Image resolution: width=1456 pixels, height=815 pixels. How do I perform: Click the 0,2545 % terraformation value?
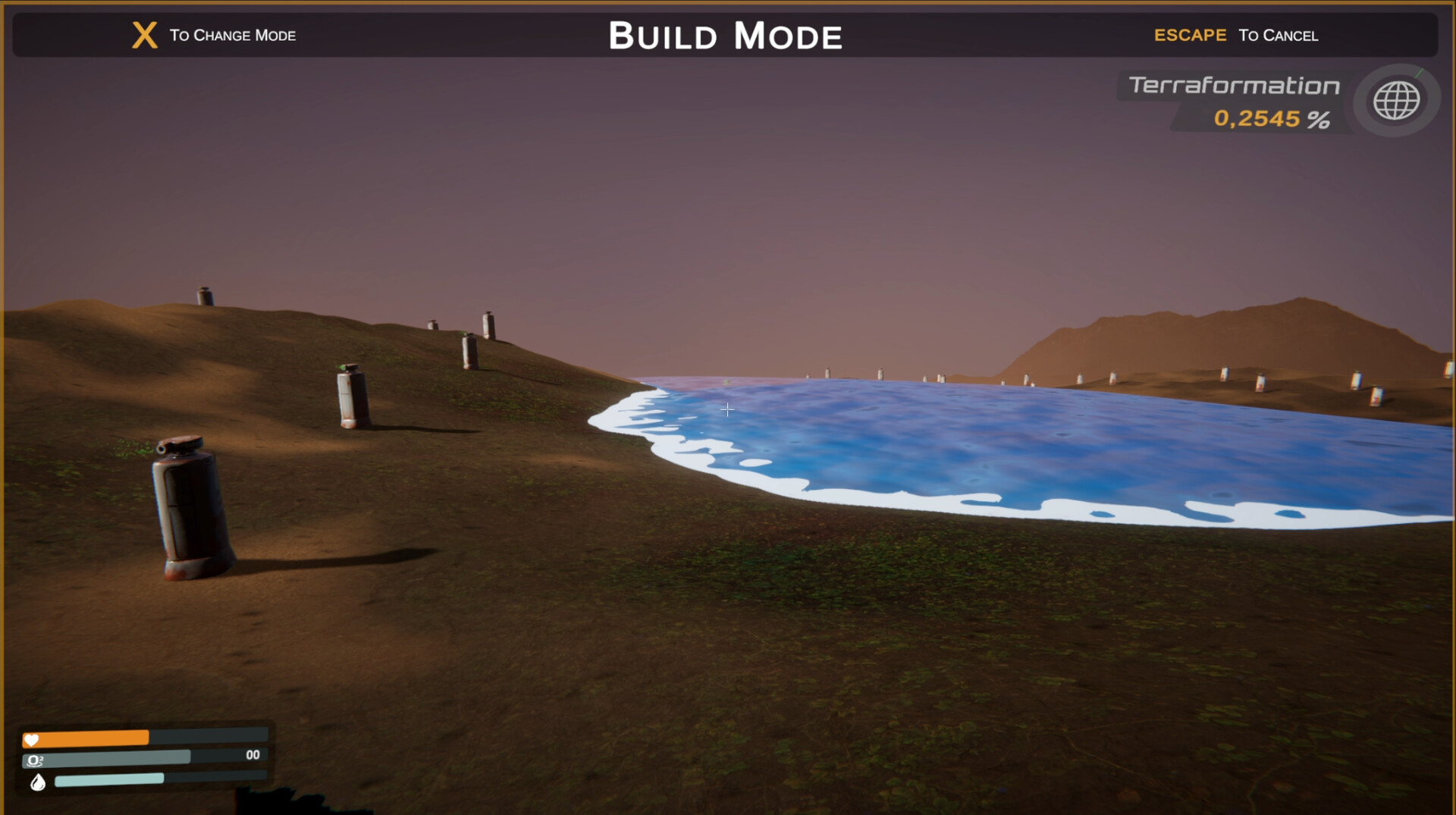pyautogui.click(x=1272, y=118)
